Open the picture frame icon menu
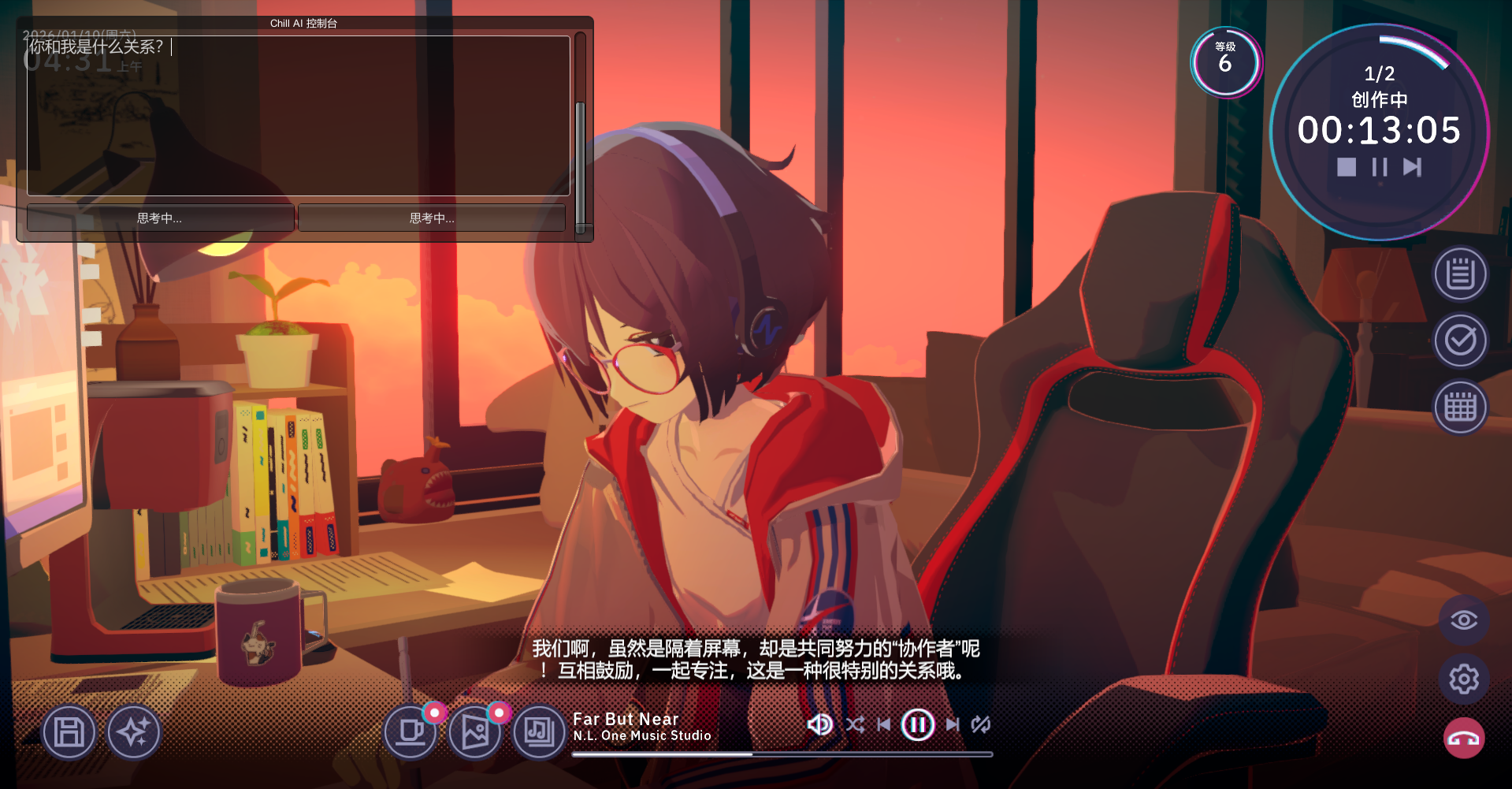Image resolution: width=1512 pixels, height=789 pixels. point(475,732)
